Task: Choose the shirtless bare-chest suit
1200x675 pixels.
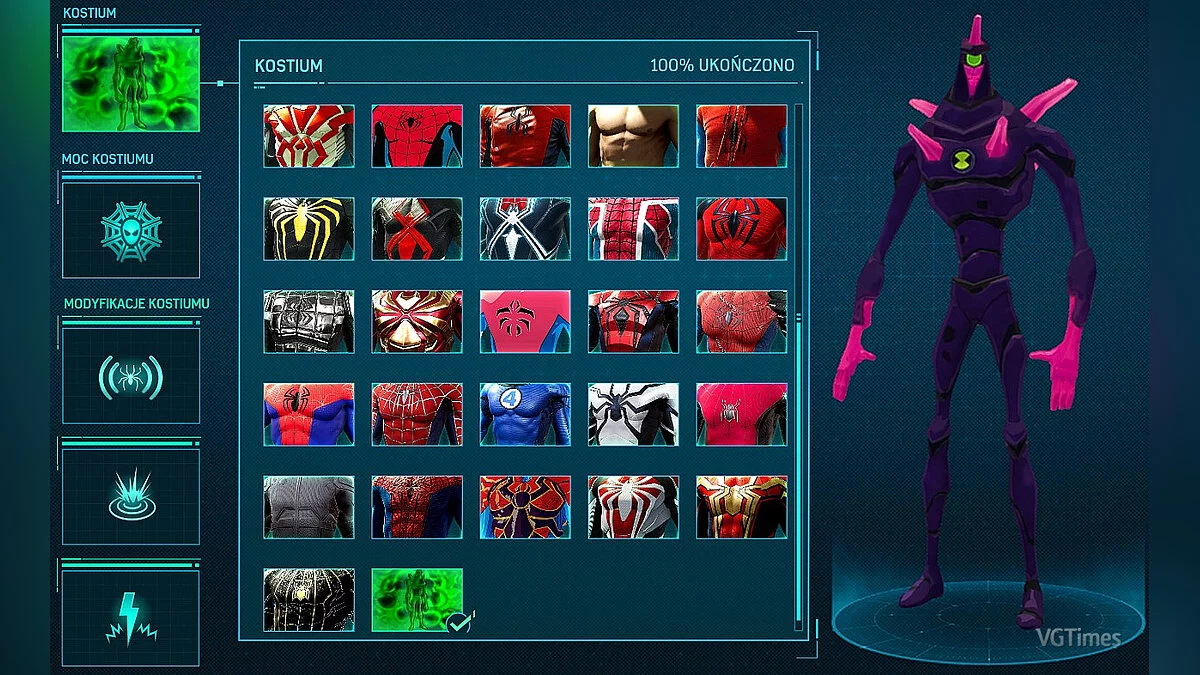Action: click(633, 136)
